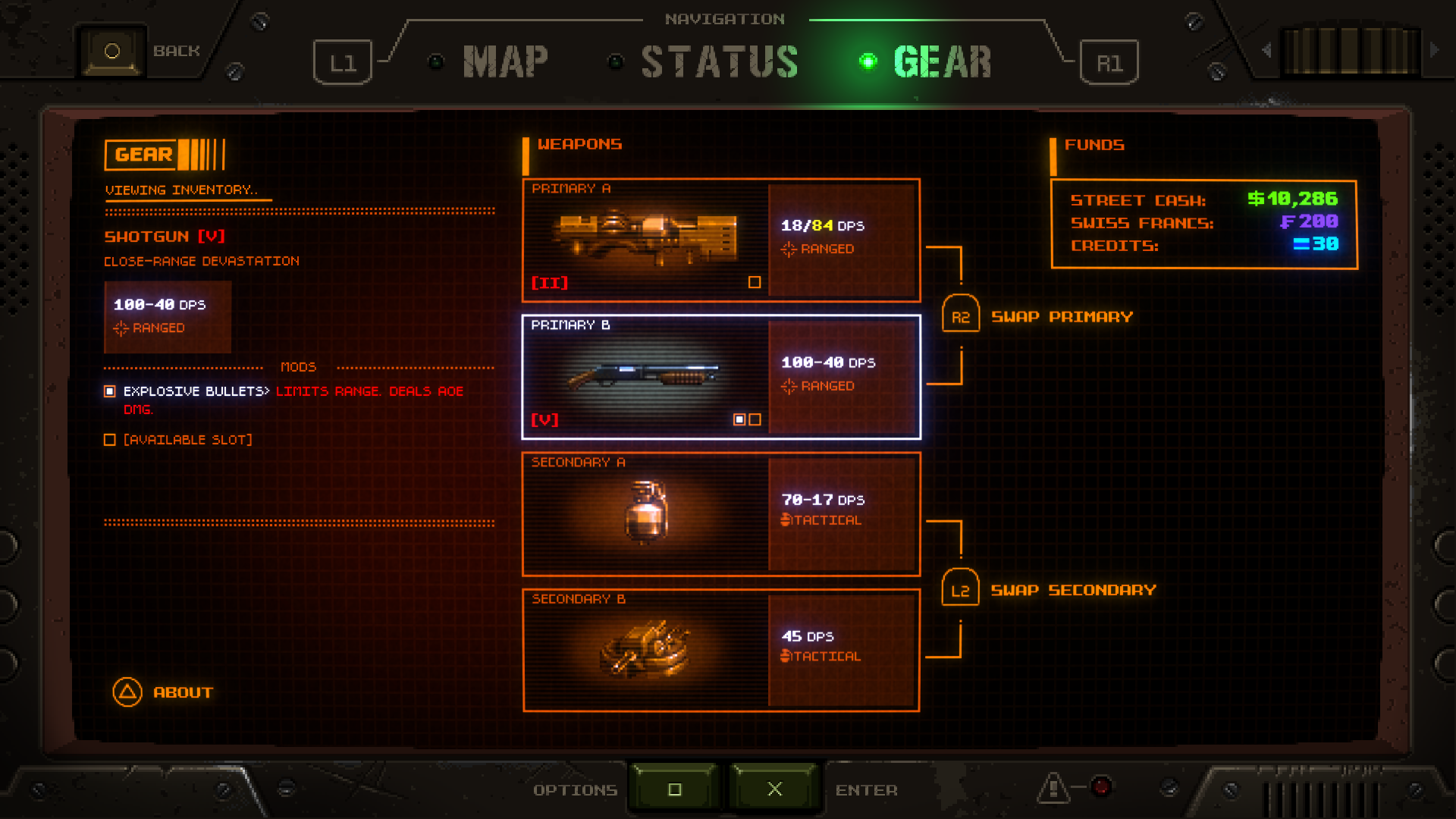Viewport: 1456px width, 819px height.
Task: Open the STATUS tab
Action: coord(719,61)
